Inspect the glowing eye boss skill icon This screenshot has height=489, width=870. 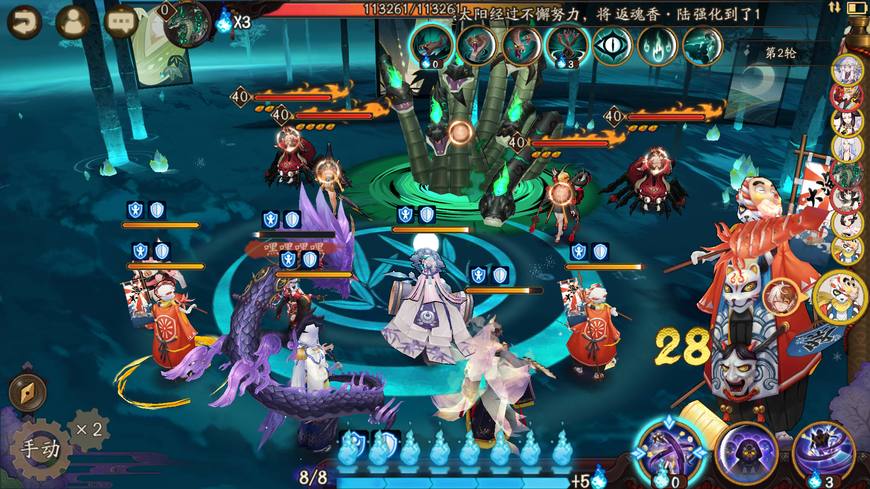[612, 45]
